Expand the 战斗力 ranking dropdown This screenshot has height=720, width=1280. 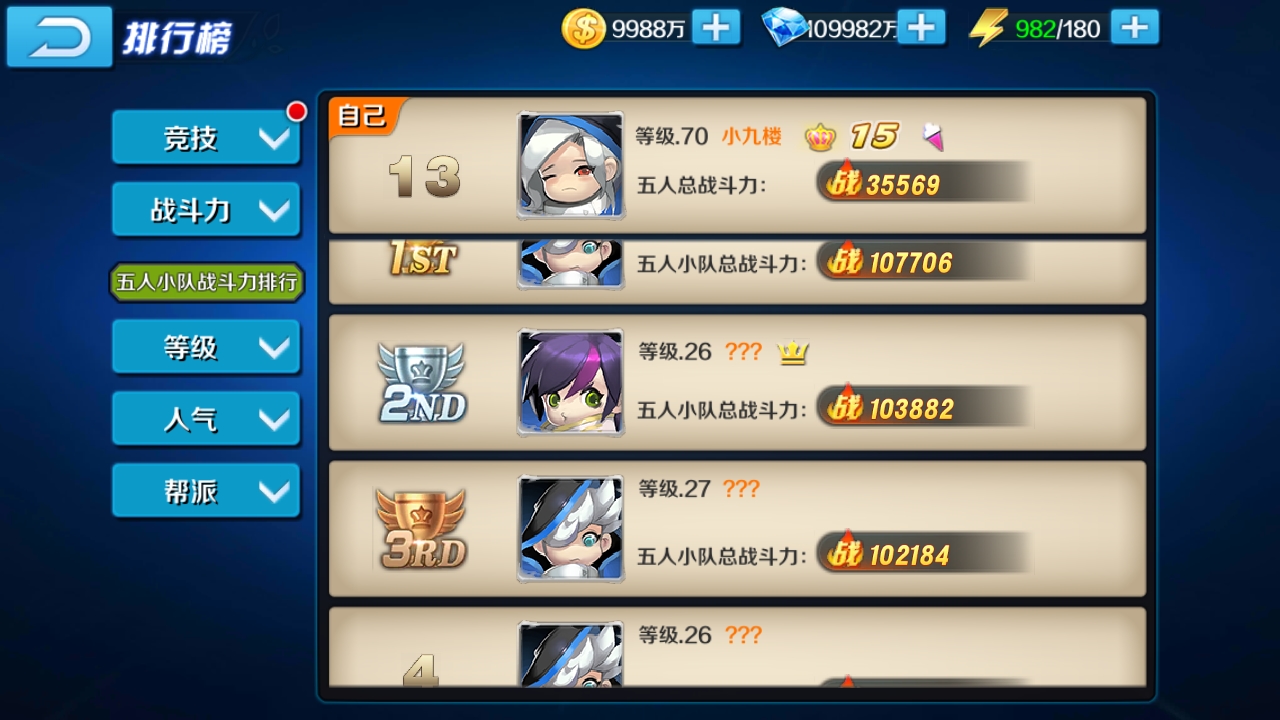point(206,209)
